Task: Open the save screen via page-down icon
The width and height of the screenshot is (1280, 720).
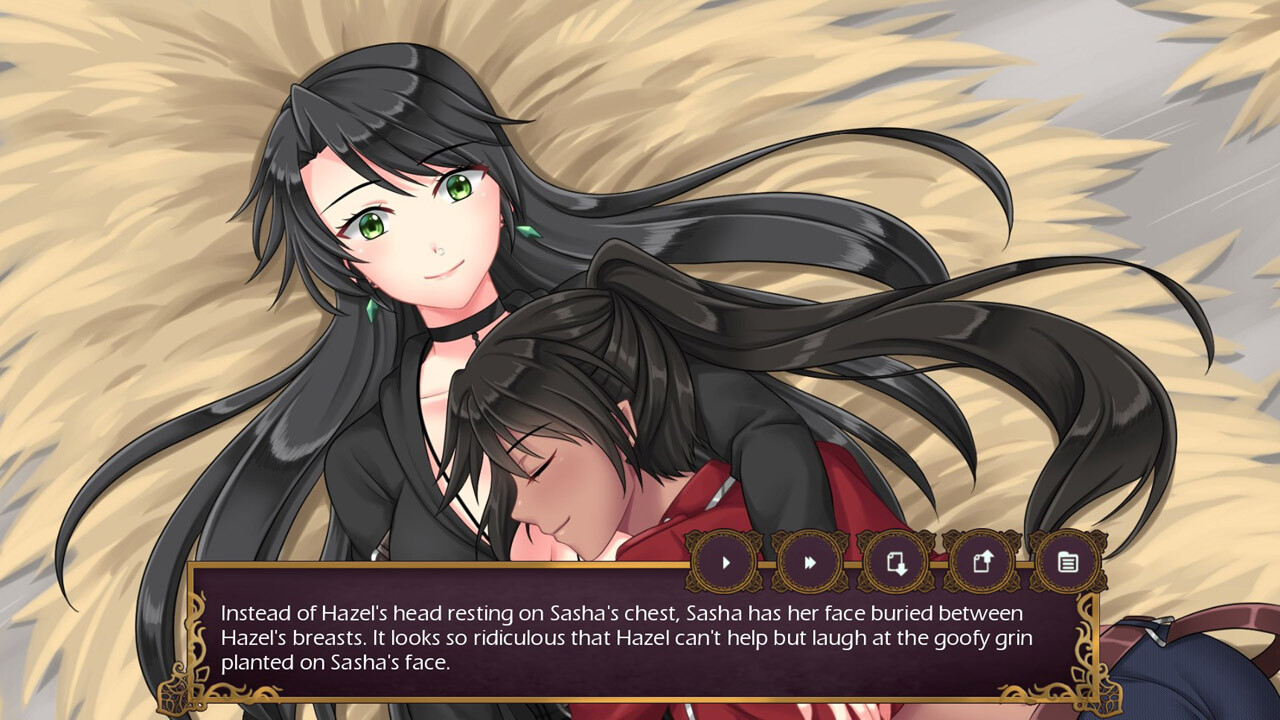Action: (x=893, y=562)
